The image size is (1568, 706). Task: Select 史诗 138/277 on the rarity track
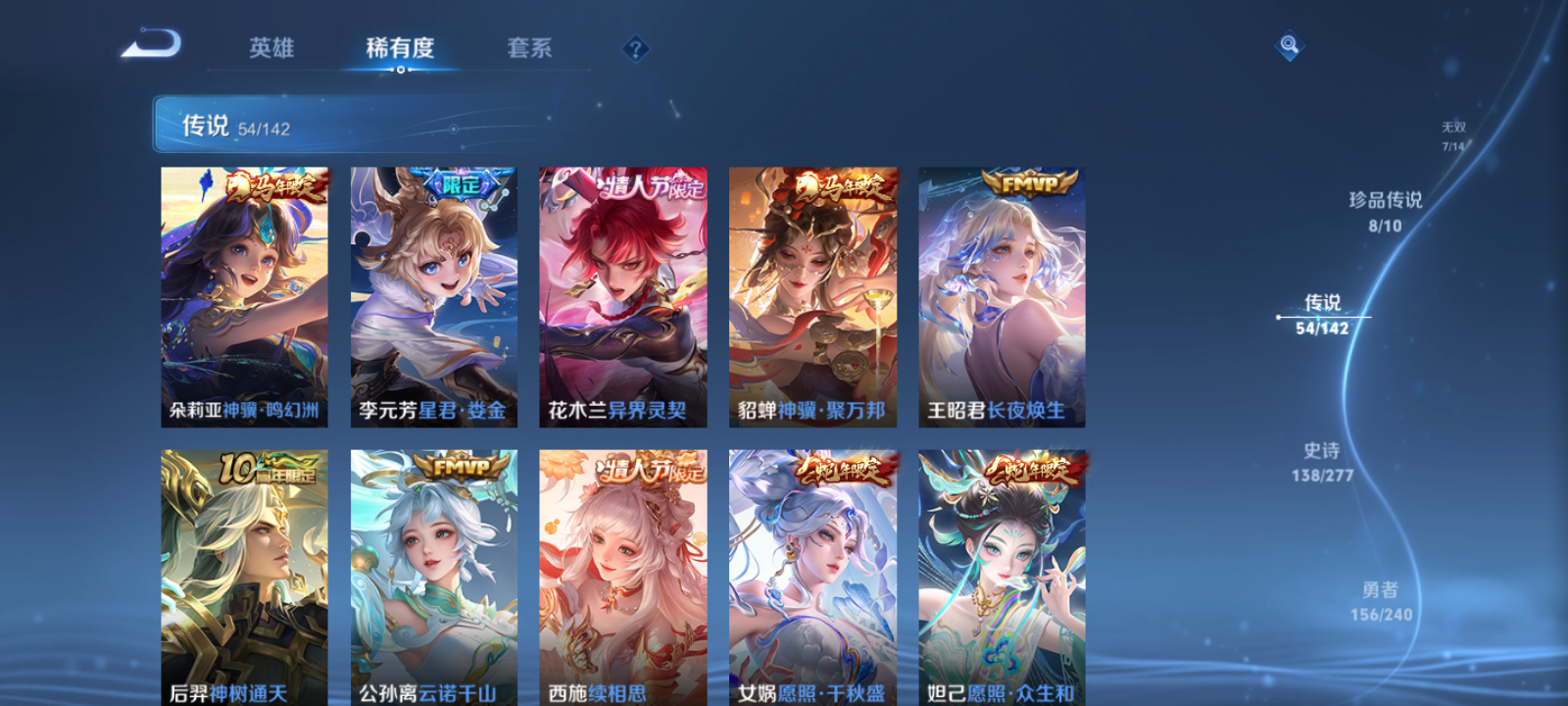point(1324,460)
